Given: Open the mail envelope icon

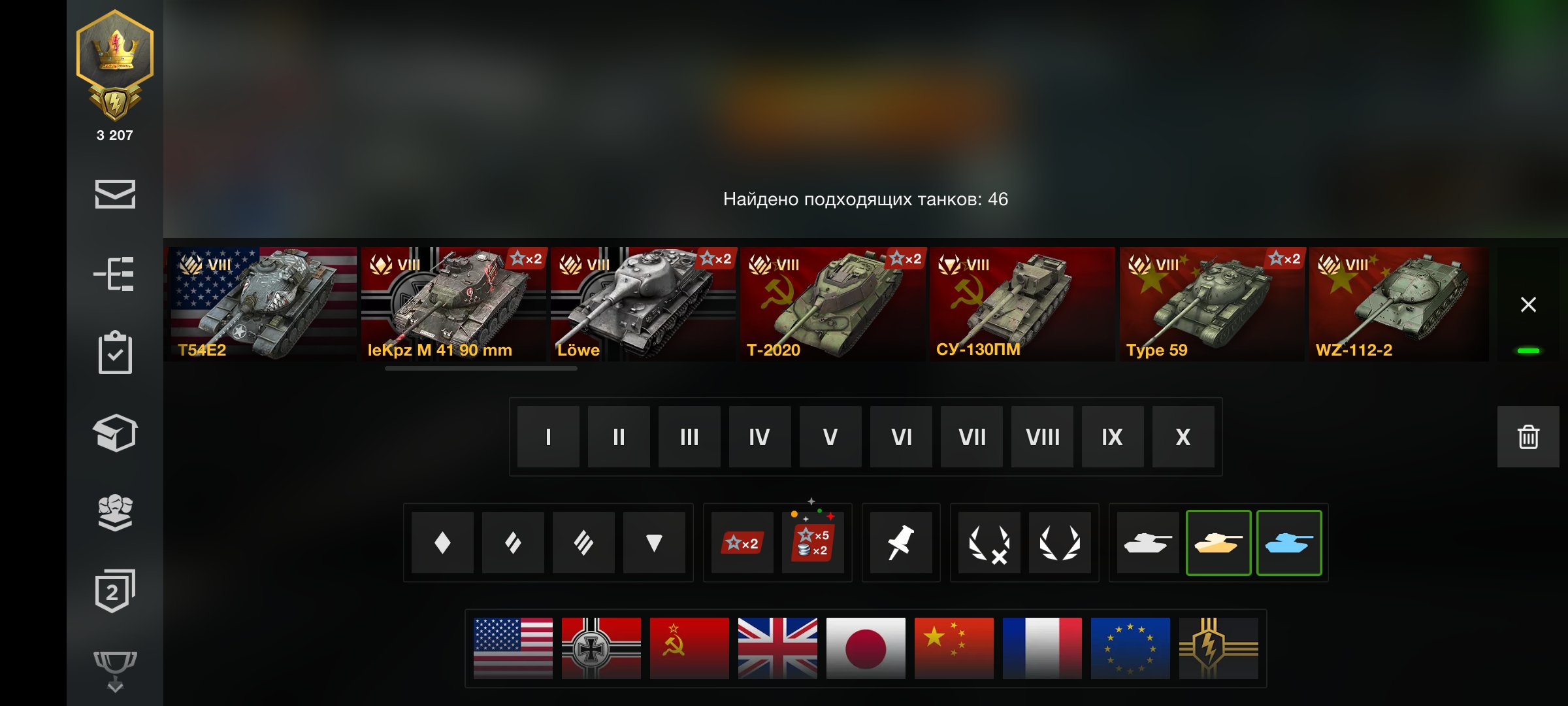Looking at the screenshot, I should click(x=115, y=194).
